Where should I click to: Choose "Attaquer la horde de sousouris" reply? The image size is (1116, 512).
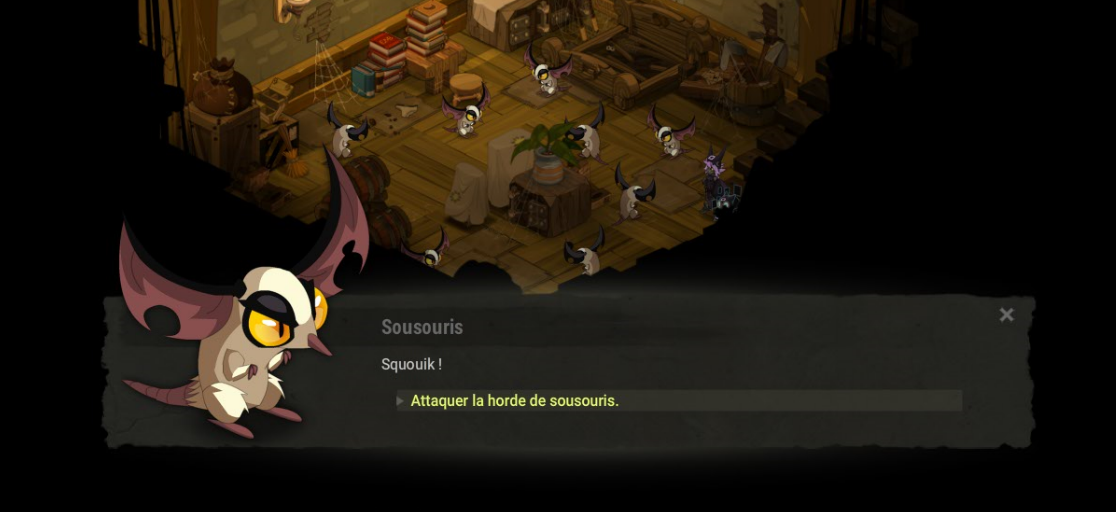point(515,401)
